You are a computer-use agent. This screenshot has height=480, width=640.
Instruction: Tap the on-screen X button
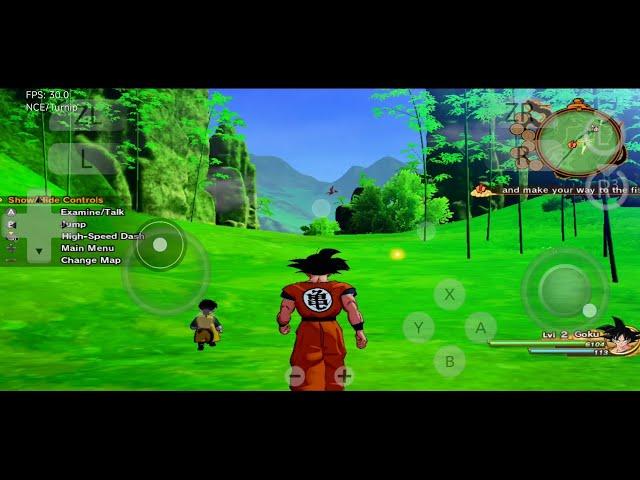(x=449, y=294)
